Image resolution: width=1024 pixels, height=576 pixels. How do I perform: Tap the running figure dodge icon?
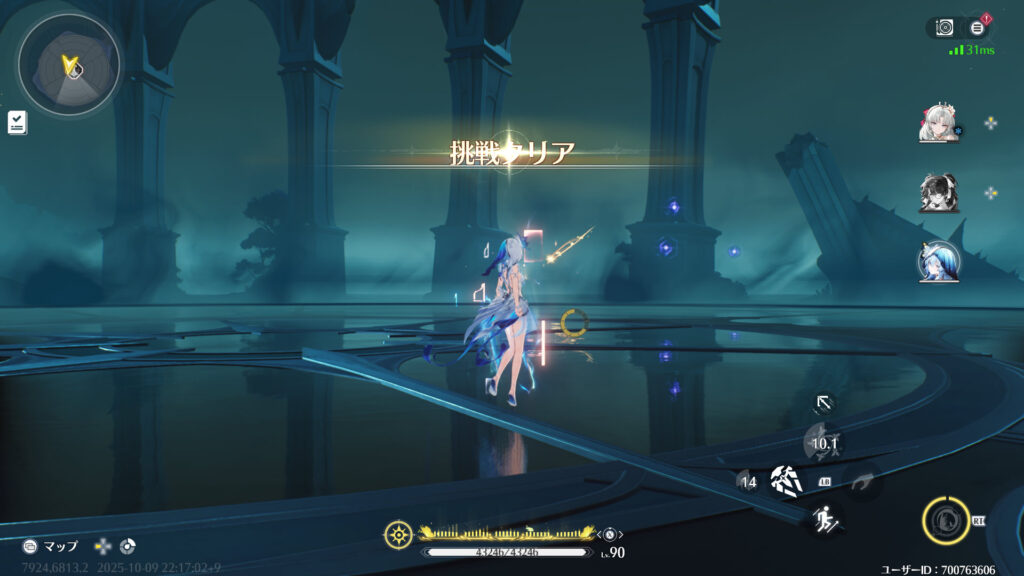[825, 519]
